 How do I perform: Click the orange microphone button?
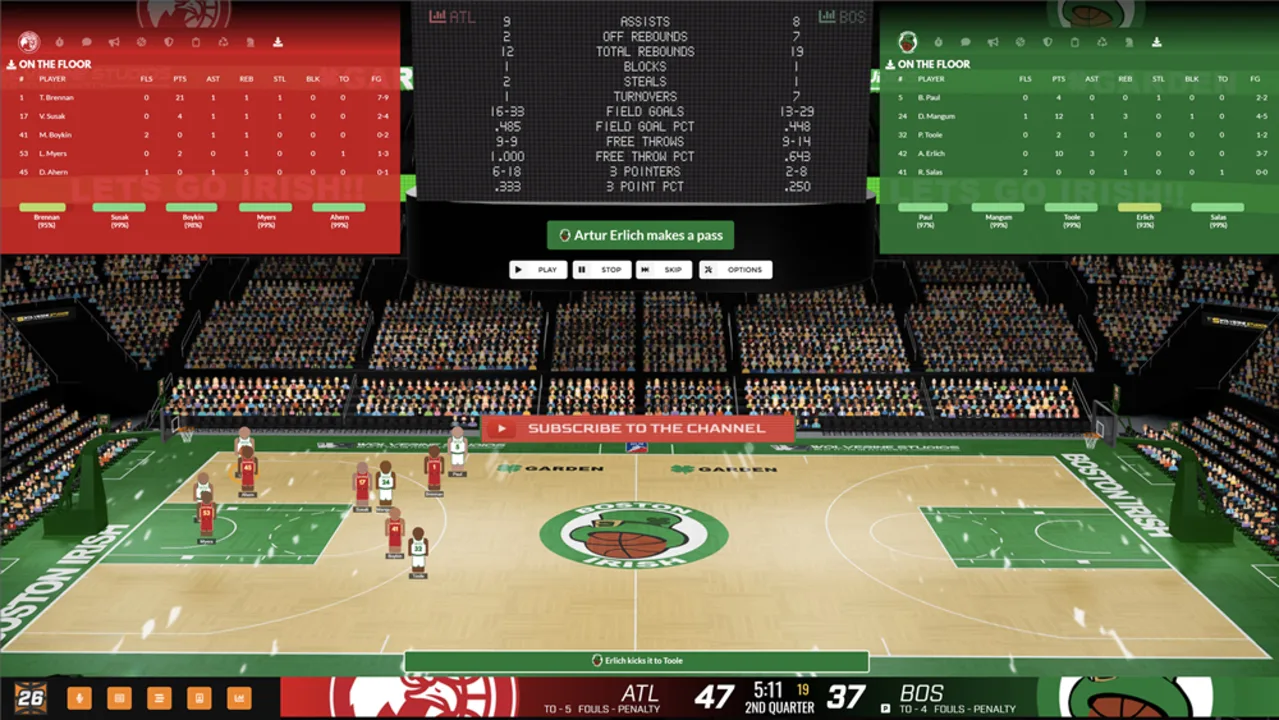(77, 697)
